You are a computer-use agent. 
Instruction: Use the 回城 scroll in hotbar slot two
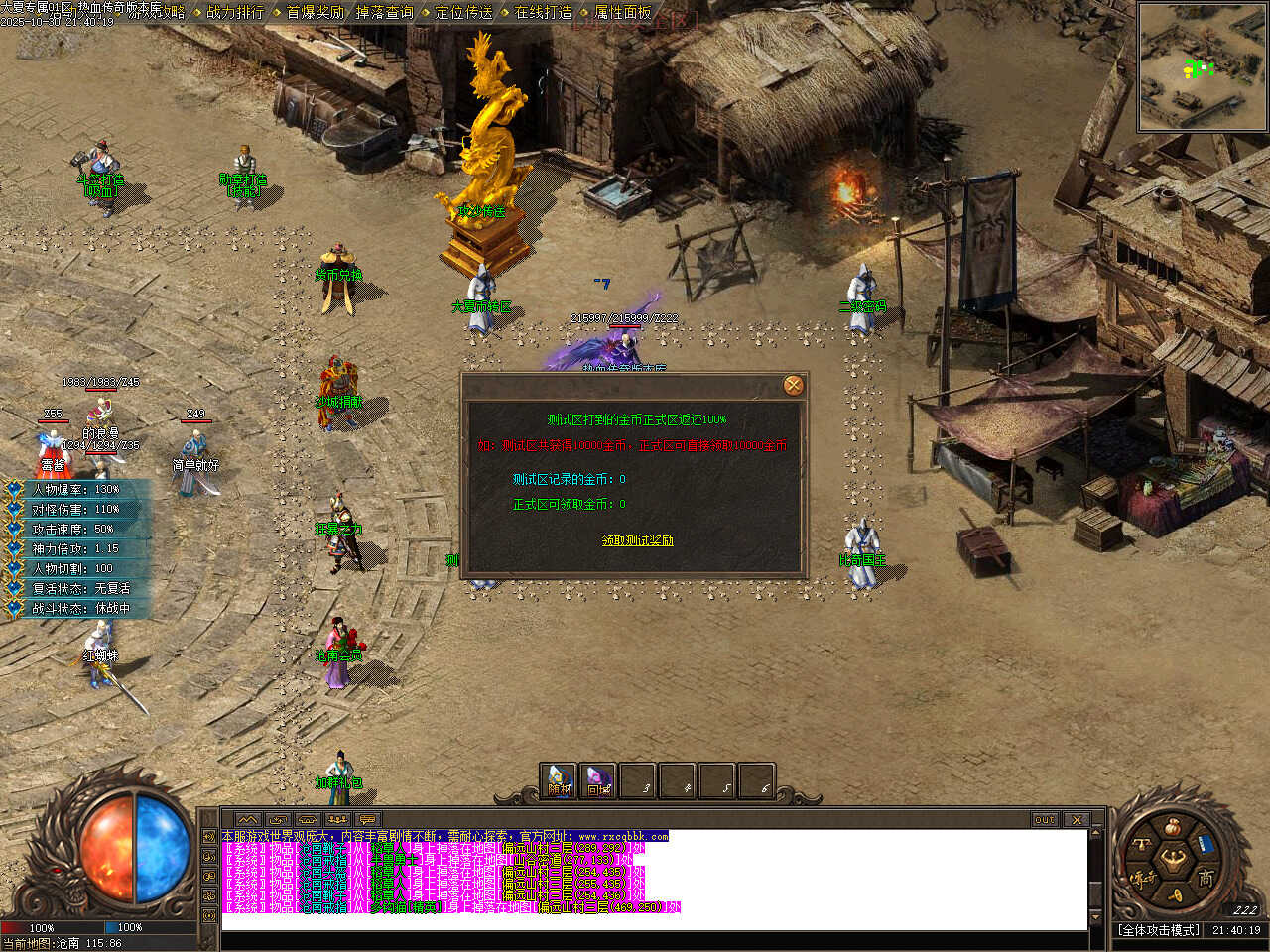pos(598,780)
